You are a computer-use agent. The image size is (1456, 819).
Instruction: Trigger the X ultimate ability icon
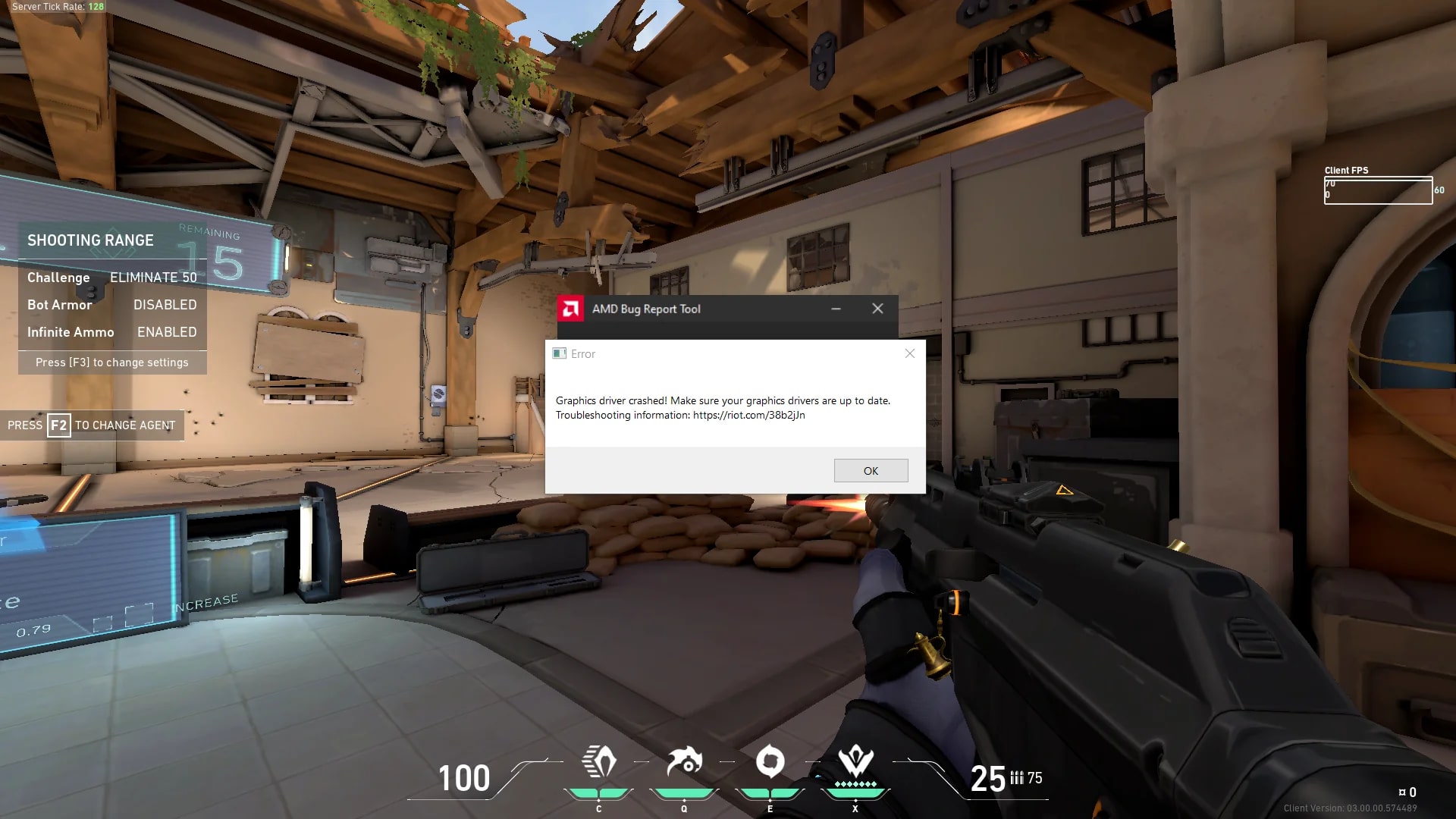point(855,762)
